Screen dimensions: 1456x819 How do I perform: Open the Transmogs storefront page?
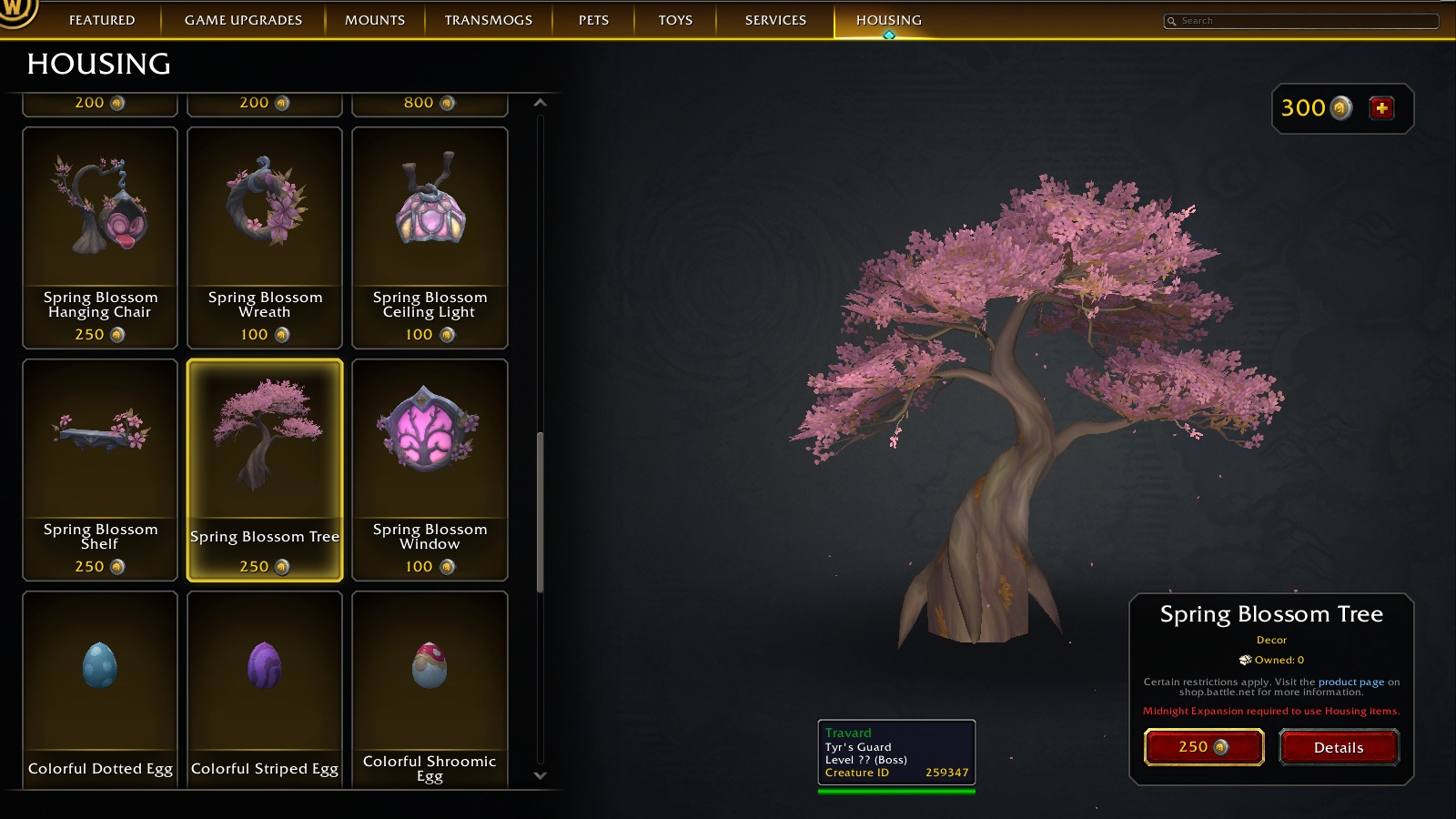coord(490,19)
